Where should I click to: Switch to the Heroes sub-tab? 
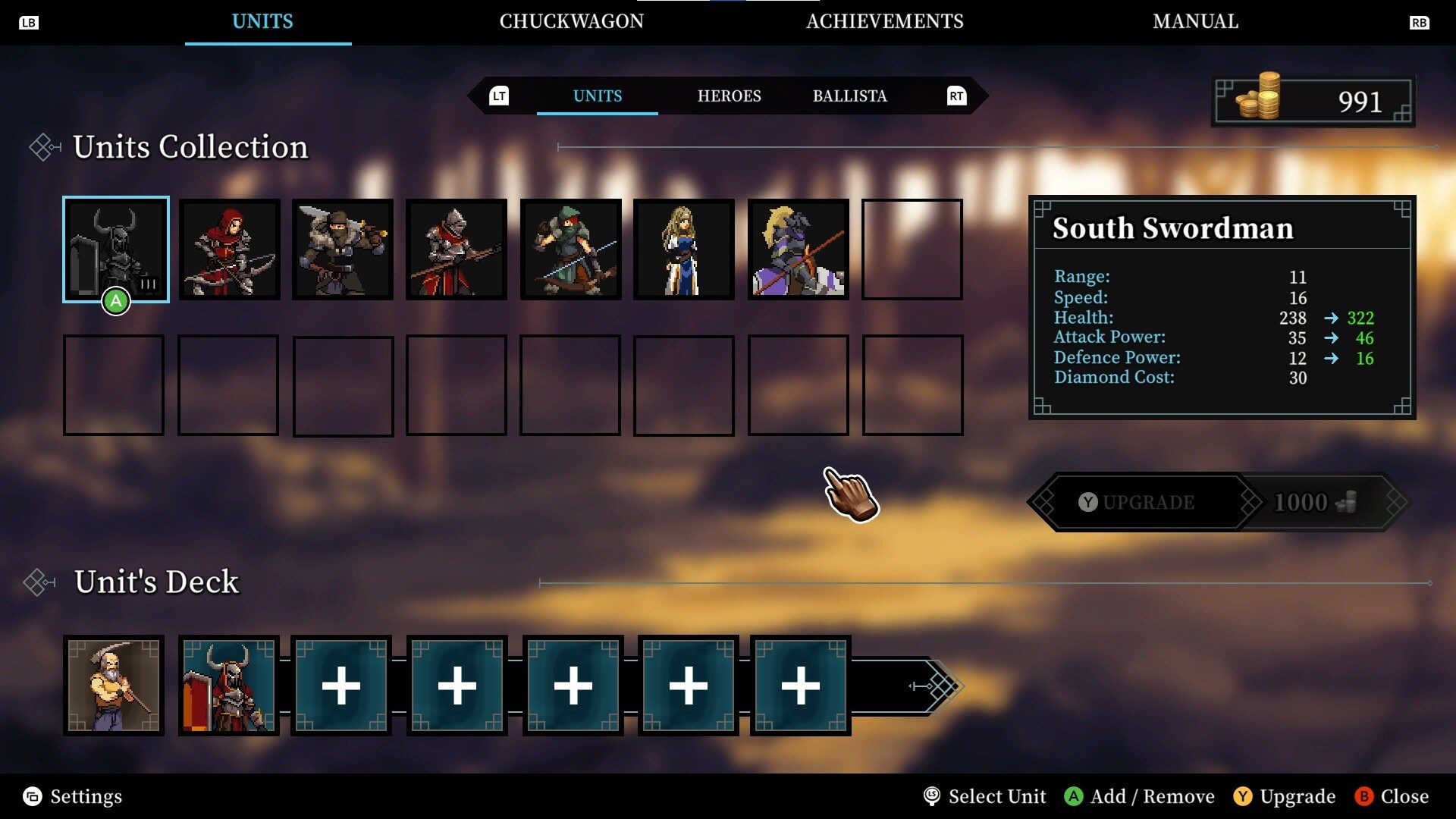[729, 96]
